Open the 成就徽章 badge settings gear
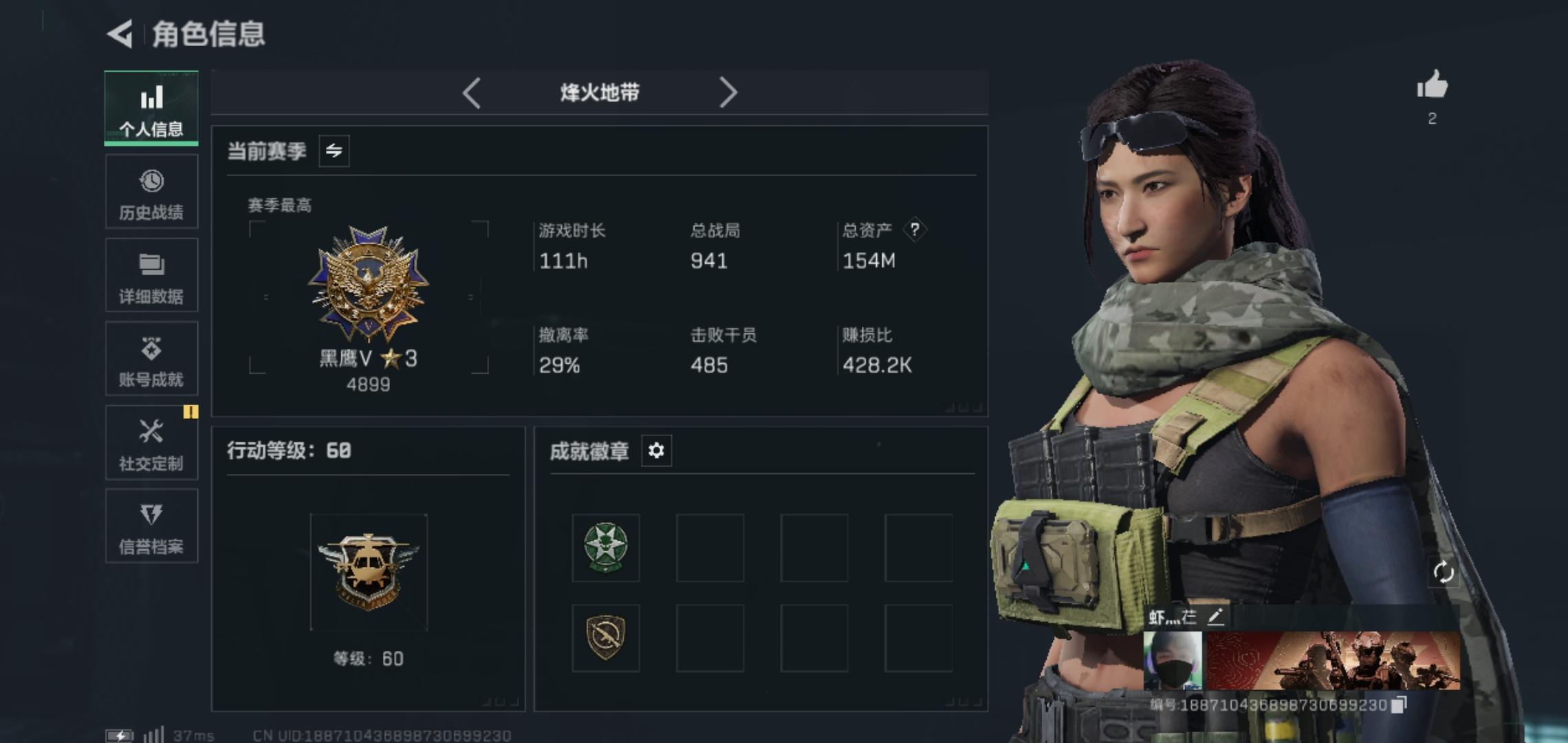The image size is (1568, 743). [x=657, y=451]
